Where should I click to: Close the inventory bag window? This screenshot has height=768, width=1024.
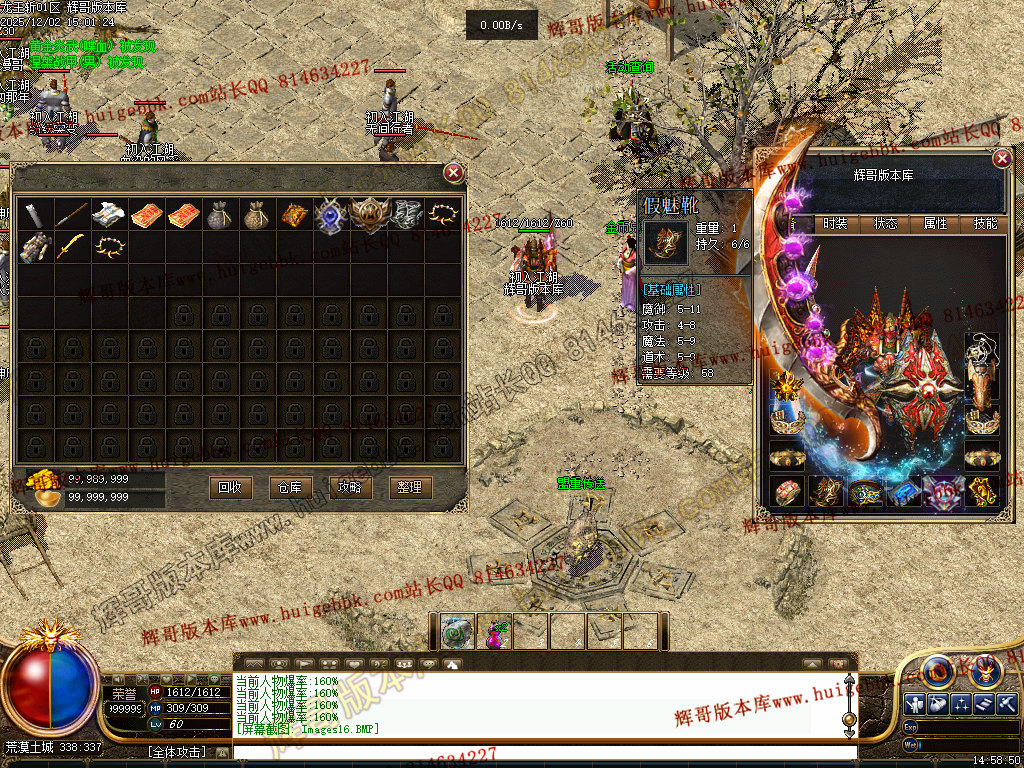[x=454, y=173]
